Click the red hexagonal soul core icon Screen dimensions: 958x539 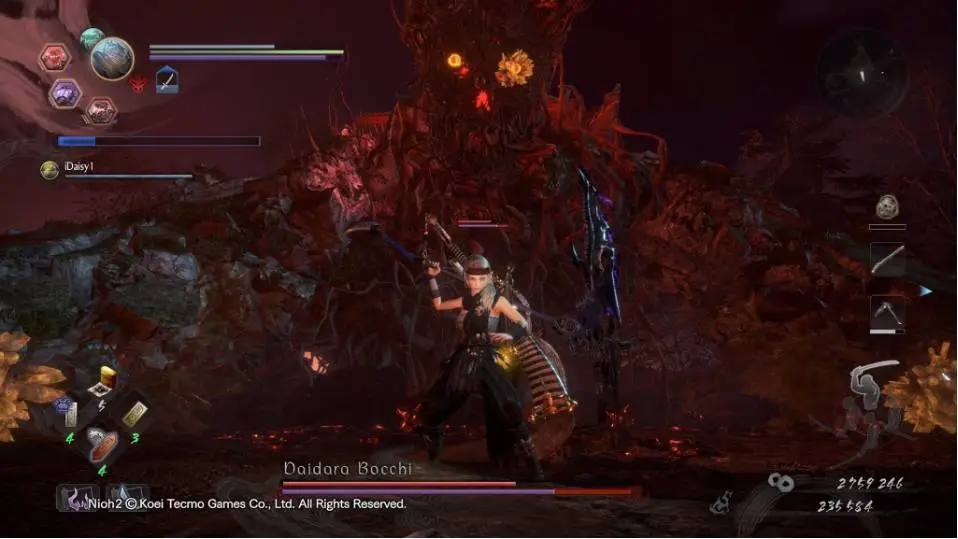point(55,57)
